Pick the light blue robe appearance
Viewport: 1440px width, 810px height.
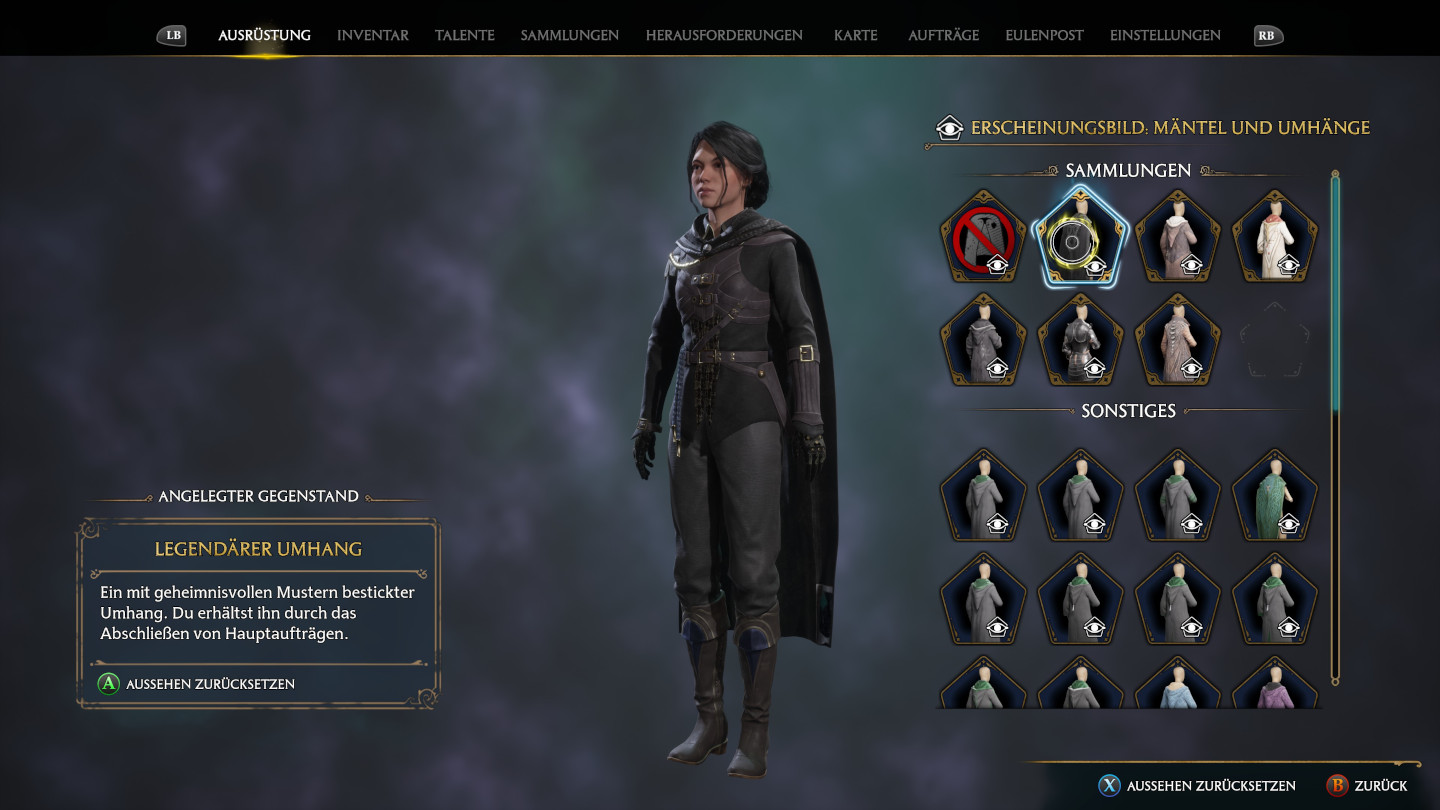point(1178,685)
